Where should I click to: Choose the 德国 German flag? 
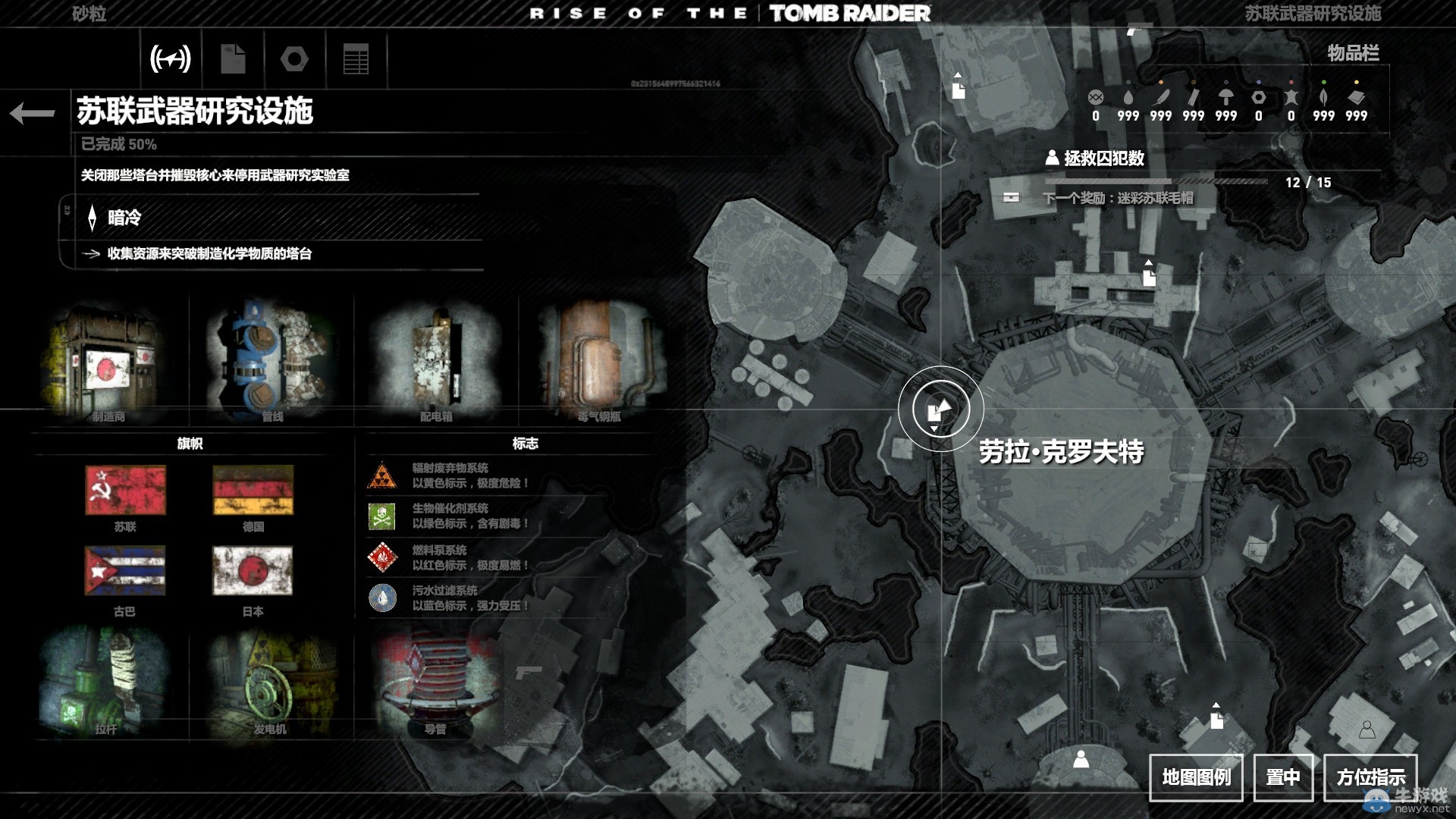pyautogui.click(x=253, y=490)
